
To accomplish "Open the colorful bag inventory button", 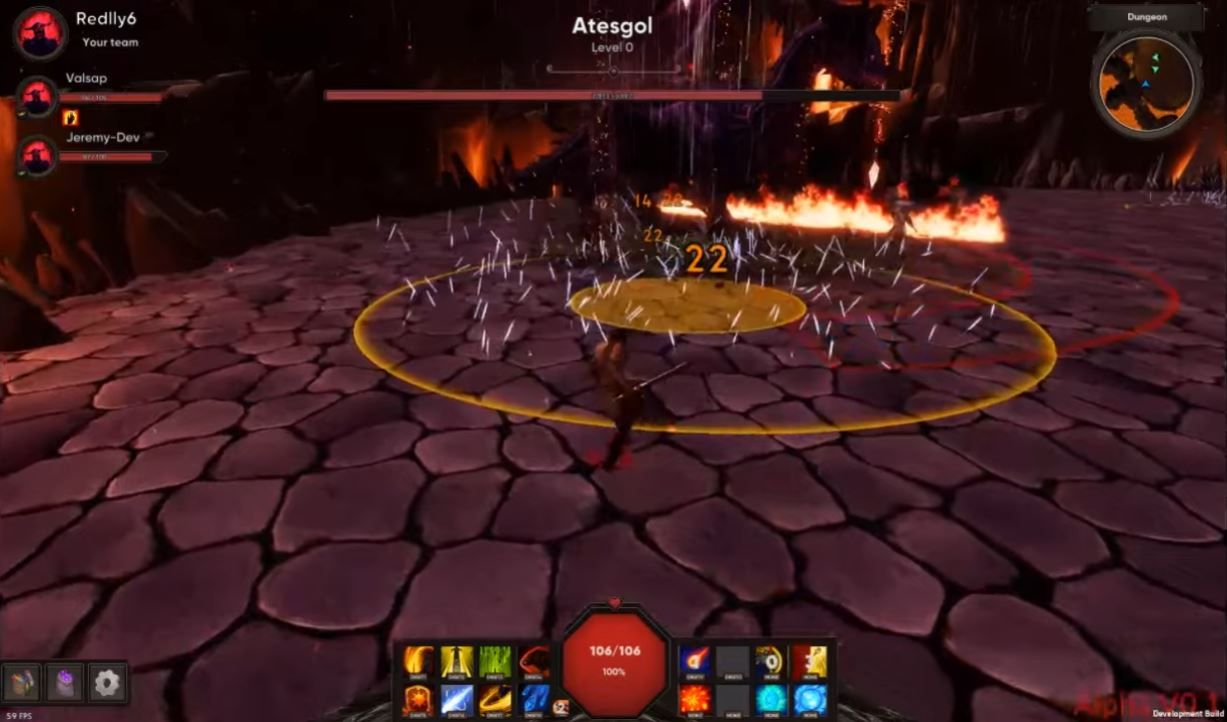I will pyautogui.click(x=22, y=683).
